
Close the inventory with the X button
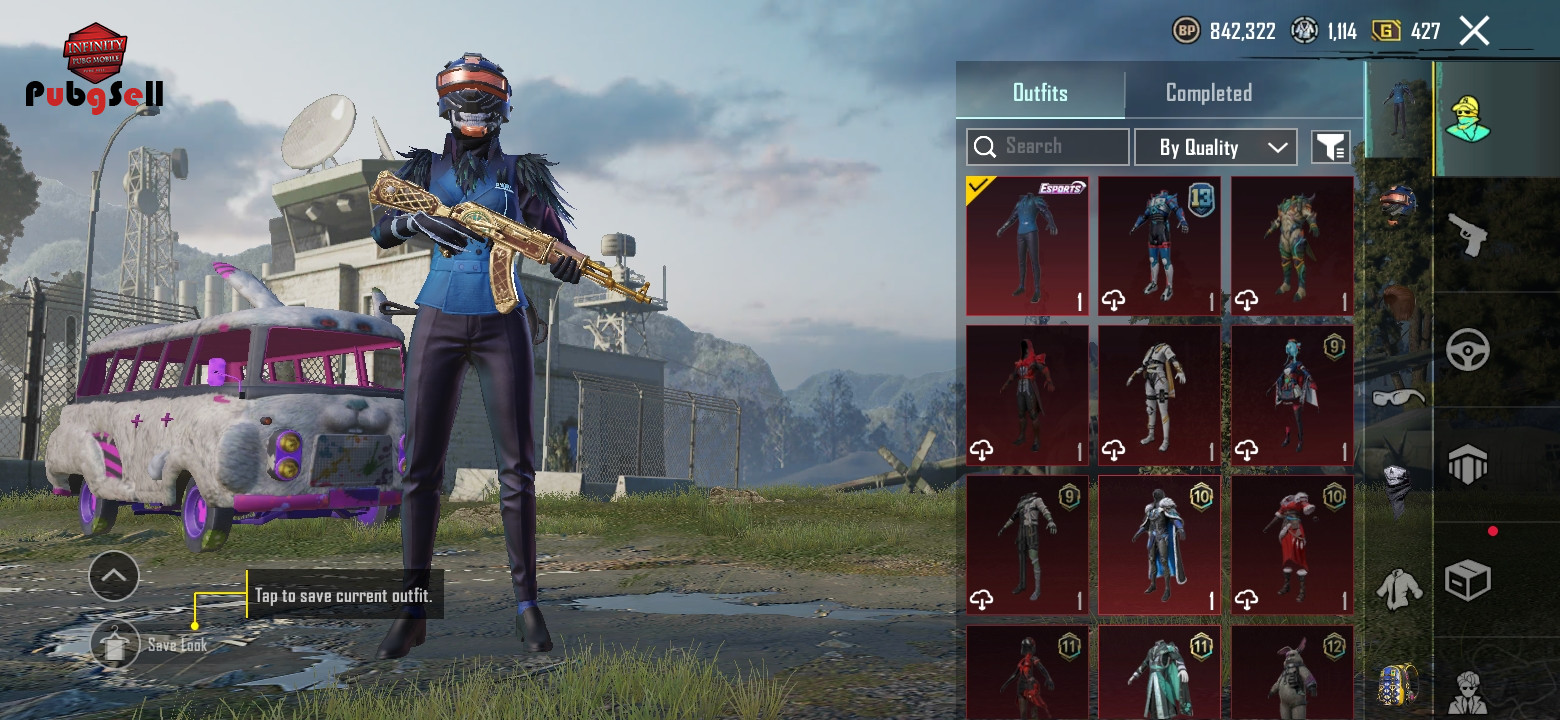click(x=1474, y=31)
